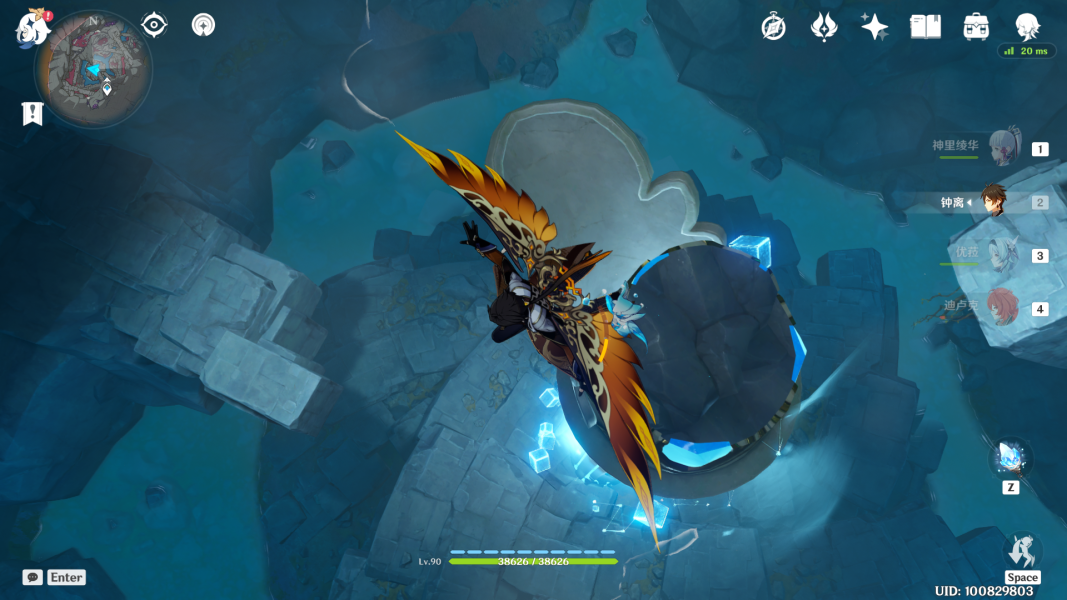
Task: Switch to party member 优菈
Action: pyautogui.click(x=1003, y=255)
